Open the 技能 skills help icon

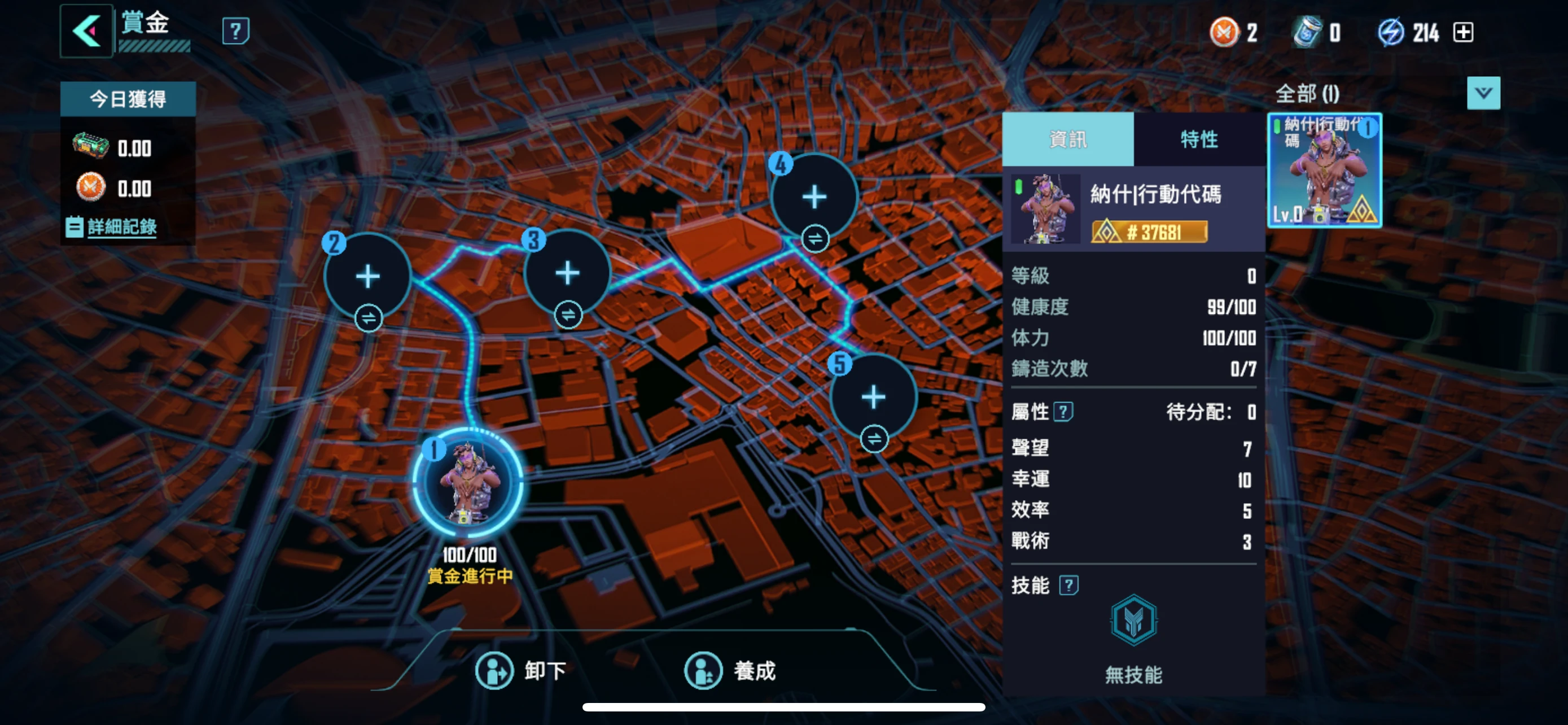(1068, 586)
